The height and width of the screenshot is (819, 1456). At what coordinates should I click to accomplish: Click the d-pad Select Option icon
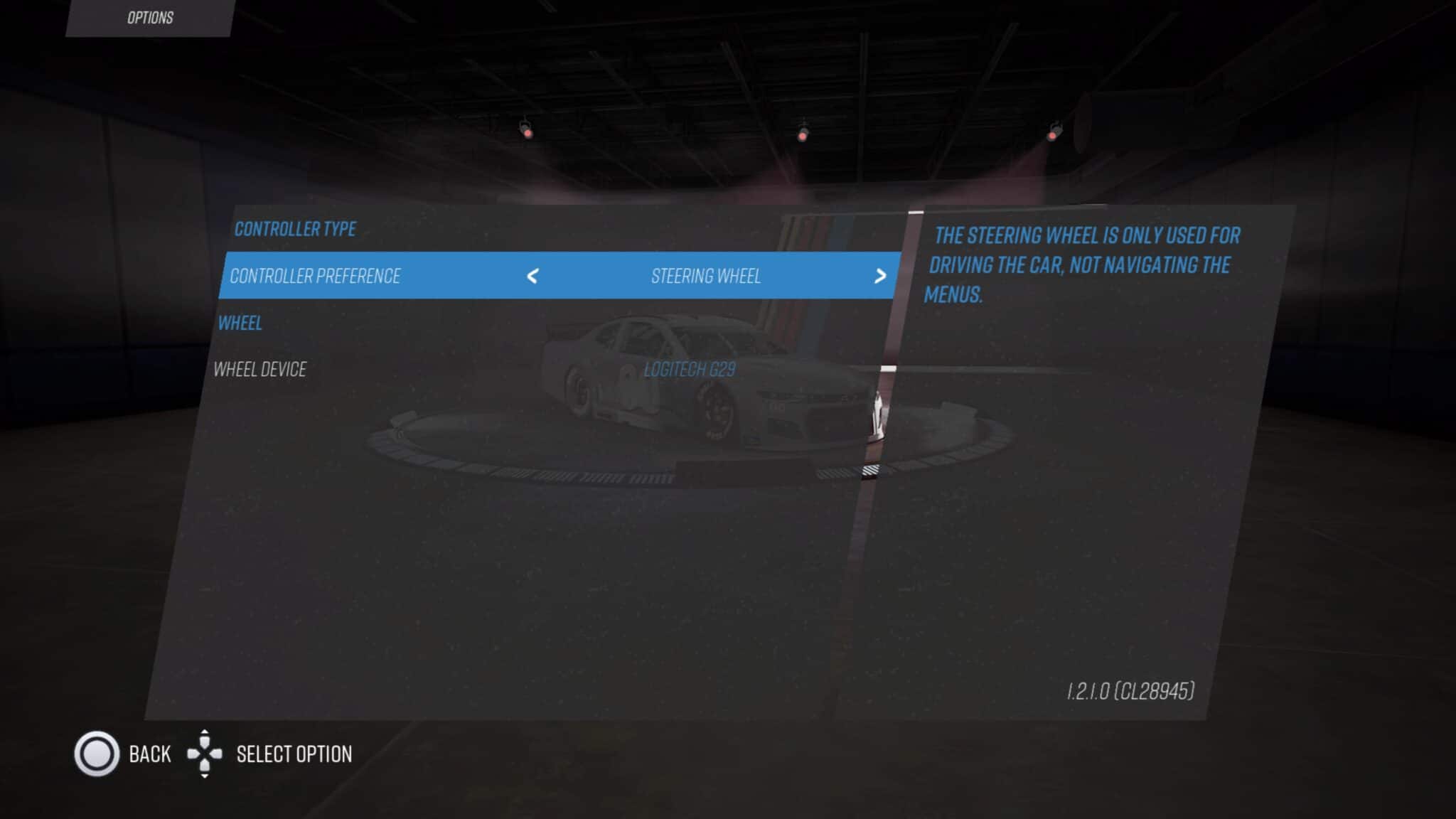pyautogui.click(x=206, y=754)
